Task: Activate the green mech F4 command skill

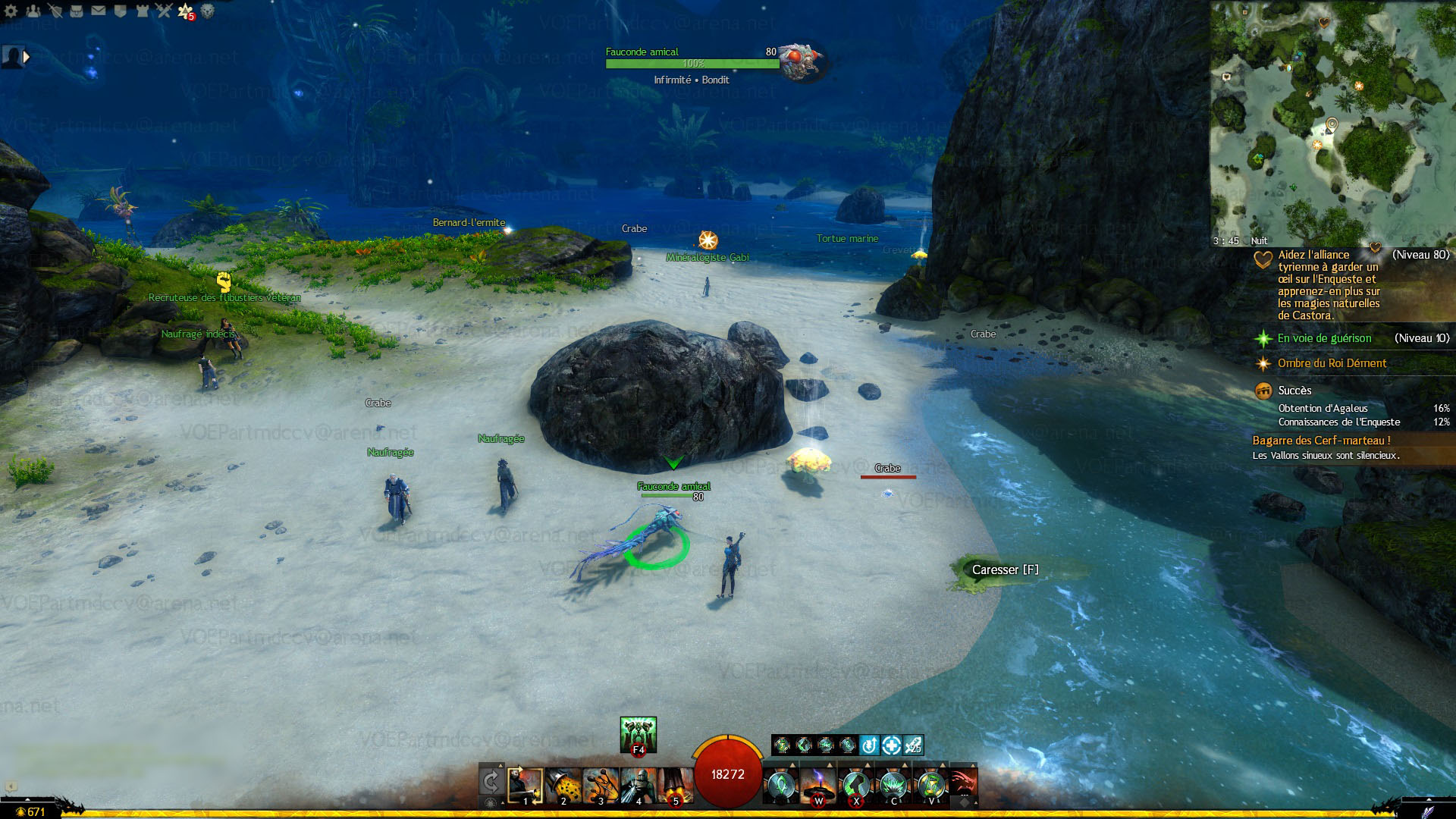Action: coord(638,734)
